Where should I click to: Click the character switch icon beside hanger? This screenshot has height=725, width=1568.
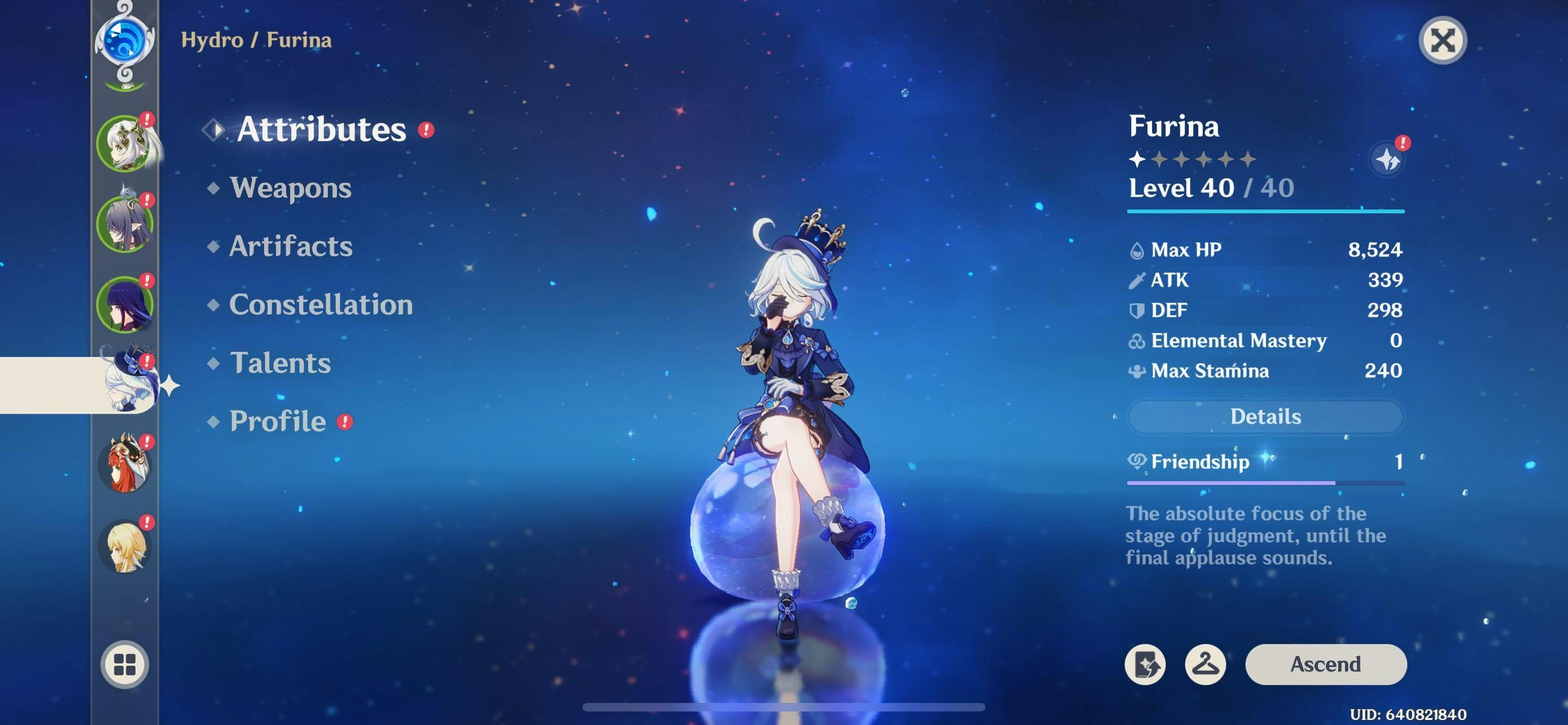(1145, 664)
